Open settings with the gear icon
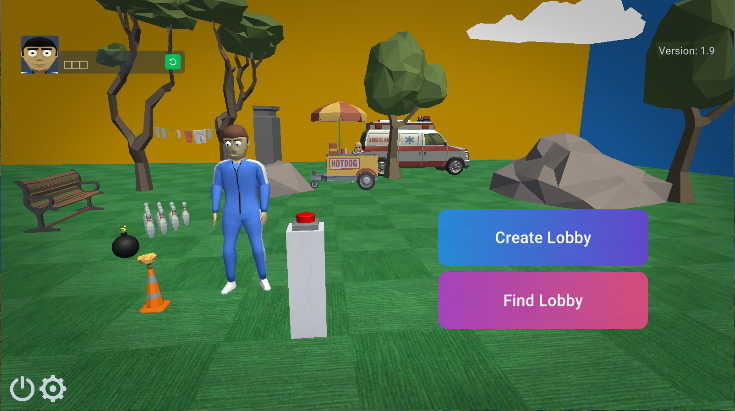Image resolution: width=735 pixels, height=411 pixels. pyautogui.click(x=53, y=388)
